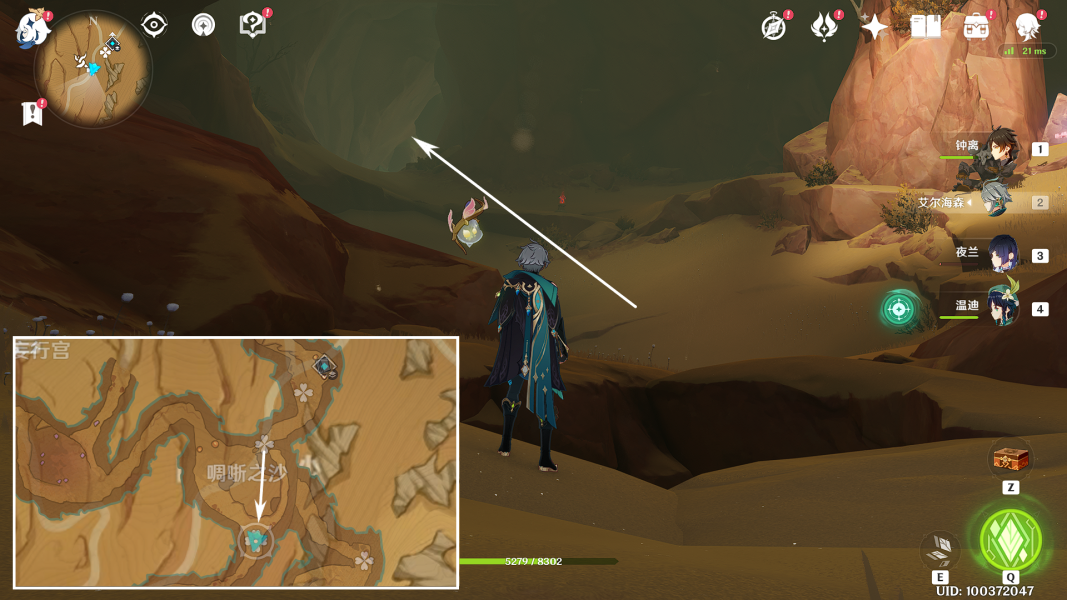Activate the green diamond Elemental Burst
This screenshot has height=600, width=1067.
click(1011, 540)
